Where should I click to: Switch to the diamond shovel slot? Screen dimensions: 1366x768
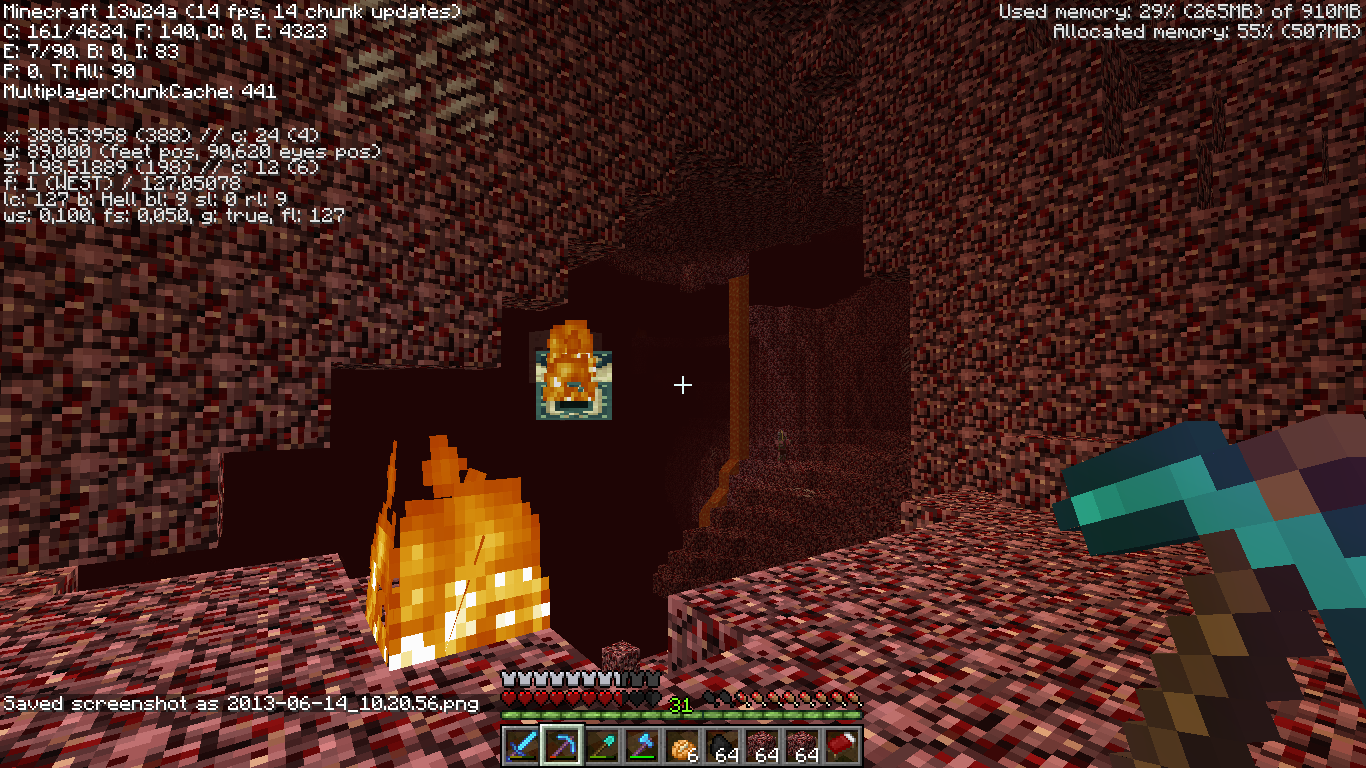click(602, 747)
